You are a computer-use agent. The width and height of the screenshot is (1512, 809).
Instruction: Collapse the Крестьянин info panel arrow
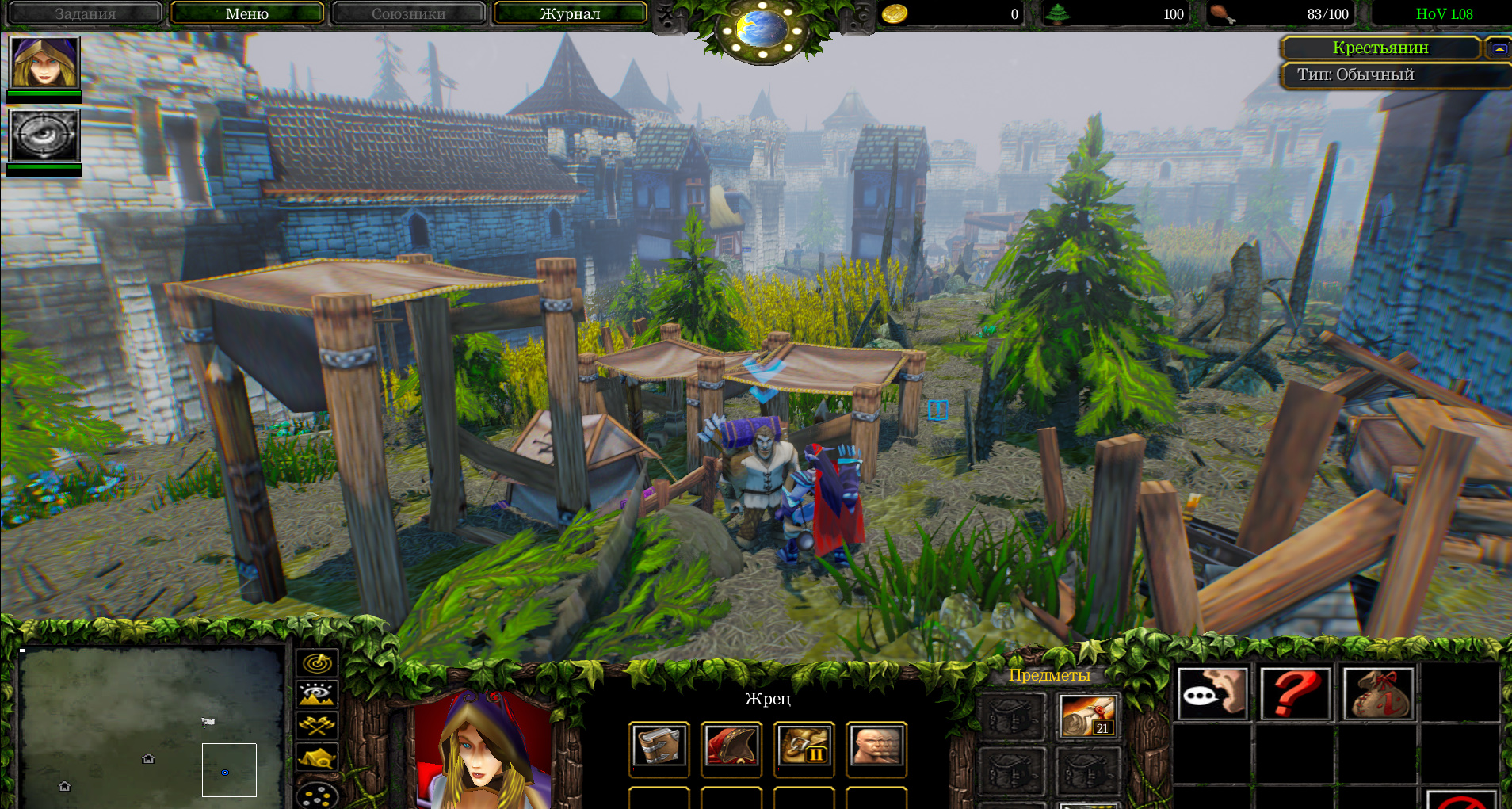pyautogui.click(x=1498, y=48)
